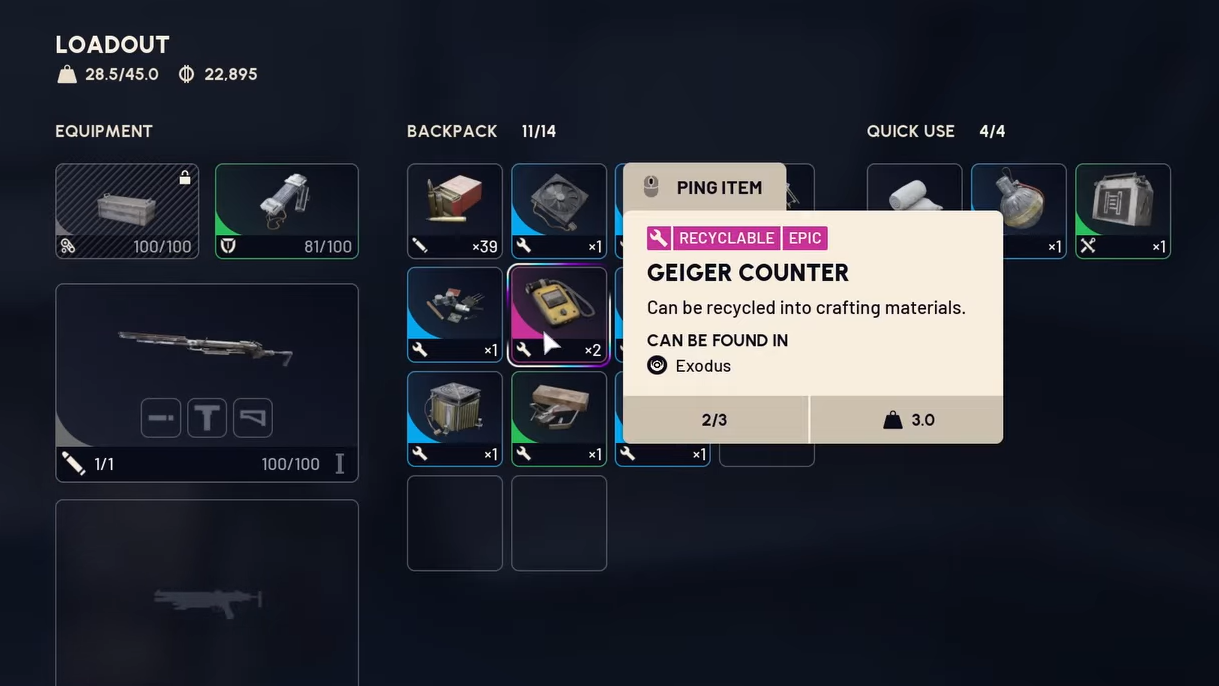Screen dimensions: 1219x686
Task: Choose the yellow Geiger Counter slot
Action: tap(558, 314)
